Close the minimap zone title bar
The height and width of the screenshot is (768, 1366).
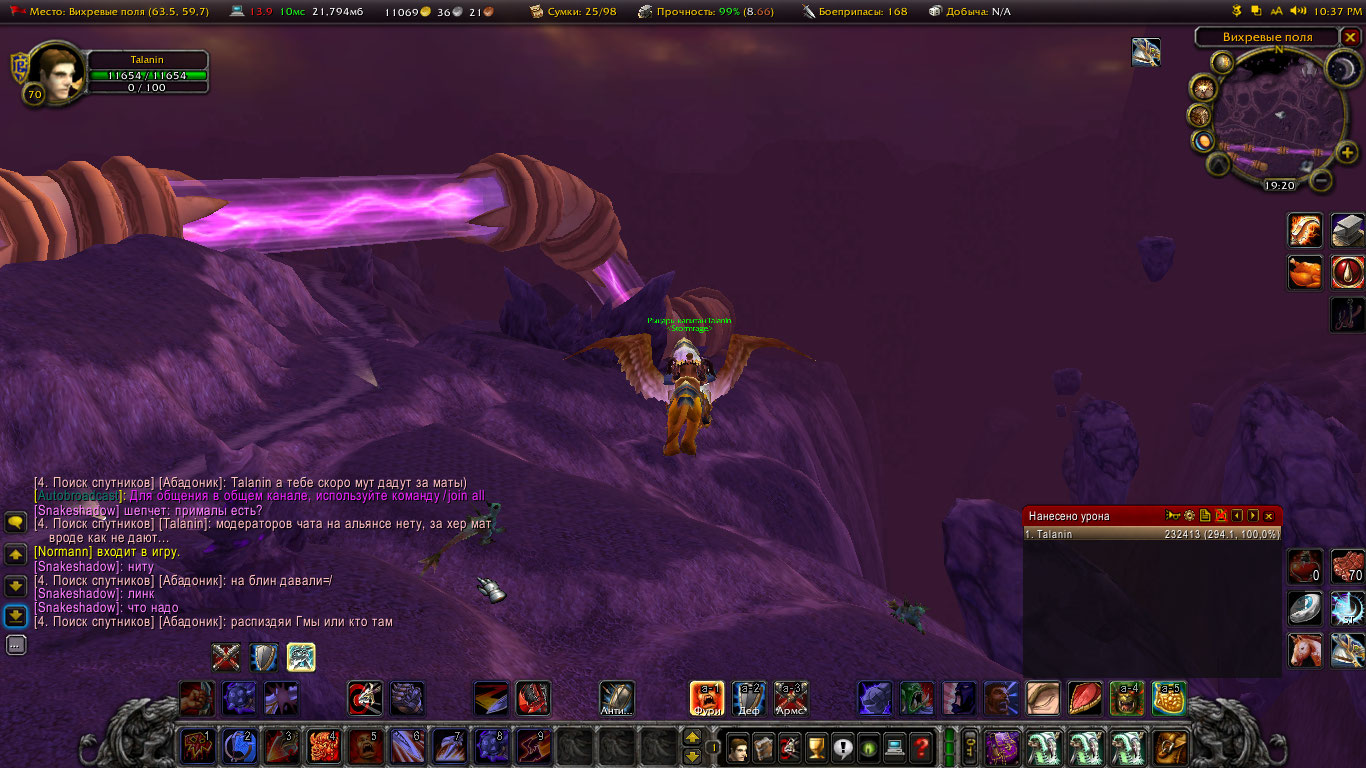click(1350, 37)
